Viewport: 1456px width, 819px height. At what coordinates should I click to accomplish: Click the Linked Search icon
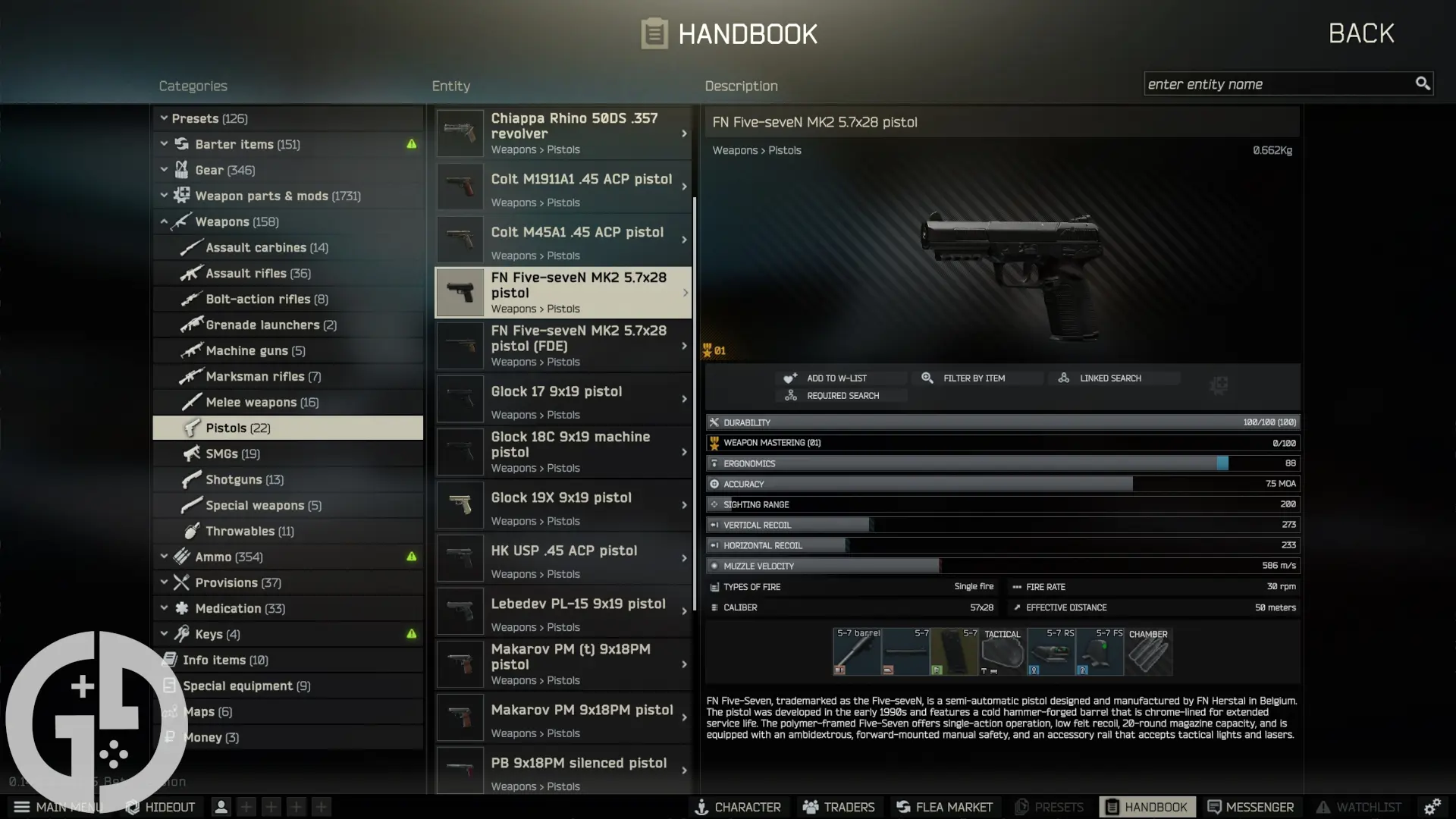1064,378
